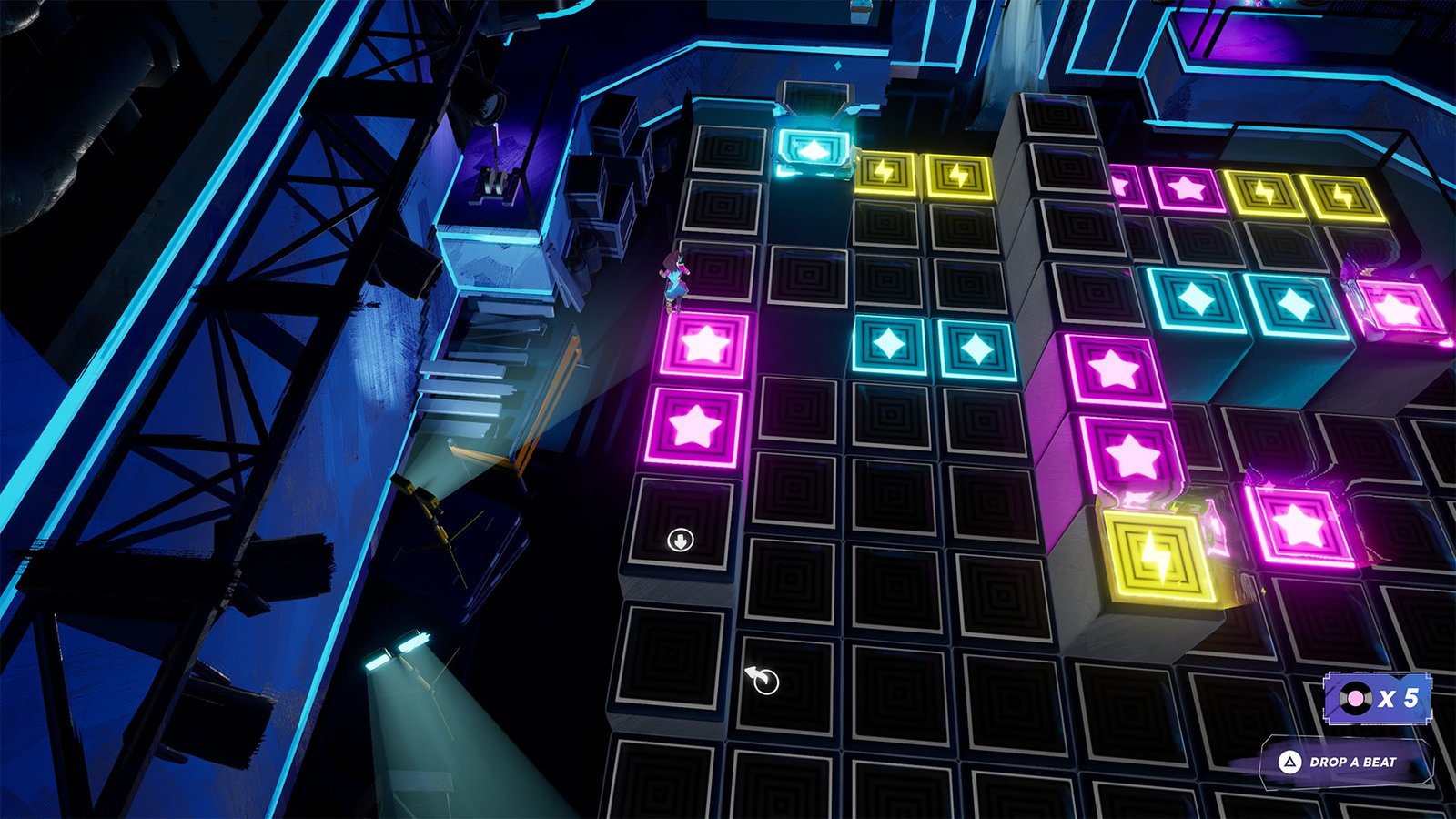The width and height of the screenshot is (1456, 819).
Task: Click the lower magenta star tile on the left column
Action: 696,424
